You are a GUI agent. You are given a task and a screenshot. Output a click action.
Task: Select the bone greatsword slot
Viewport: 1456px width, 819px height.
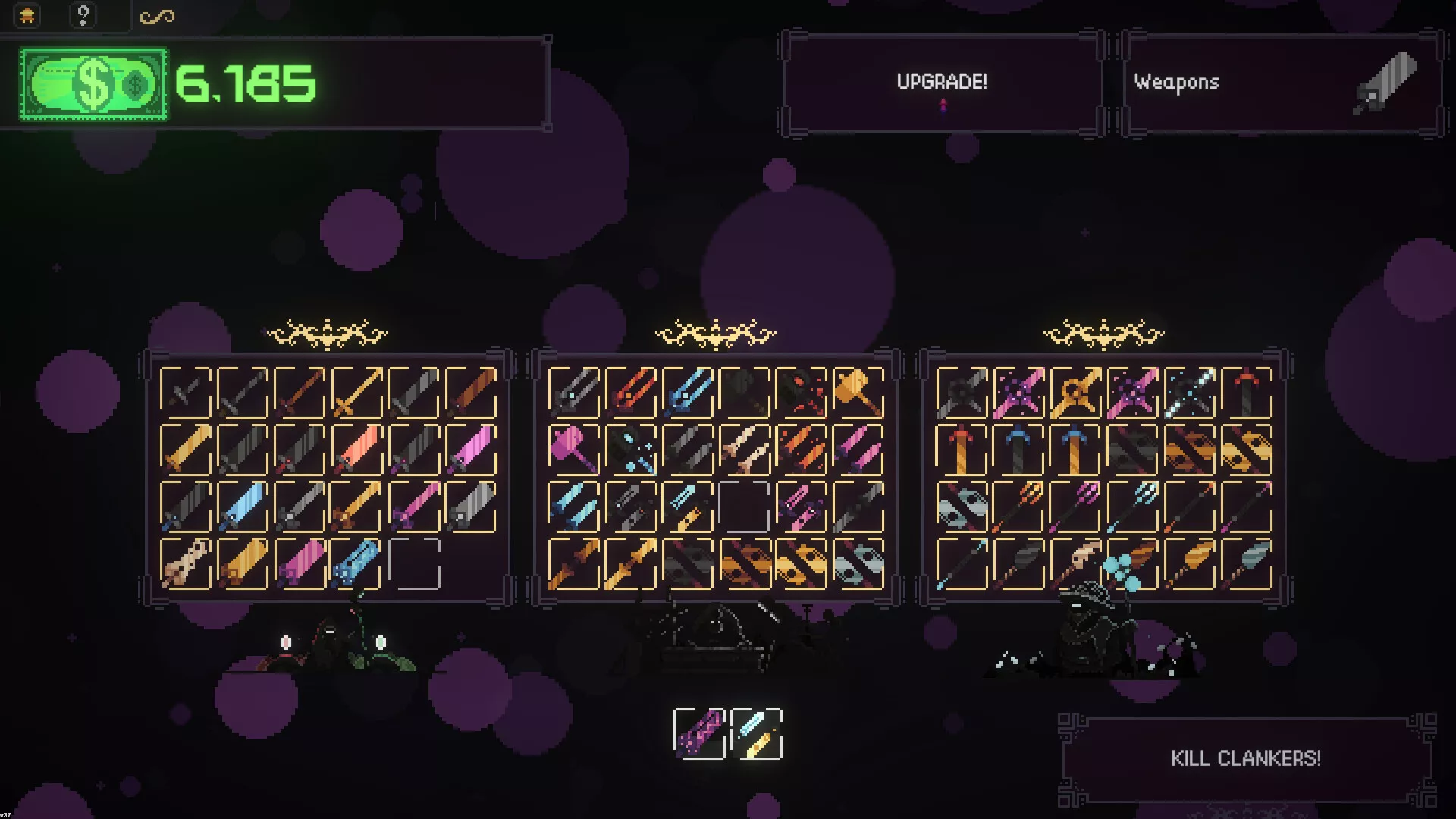186,563
